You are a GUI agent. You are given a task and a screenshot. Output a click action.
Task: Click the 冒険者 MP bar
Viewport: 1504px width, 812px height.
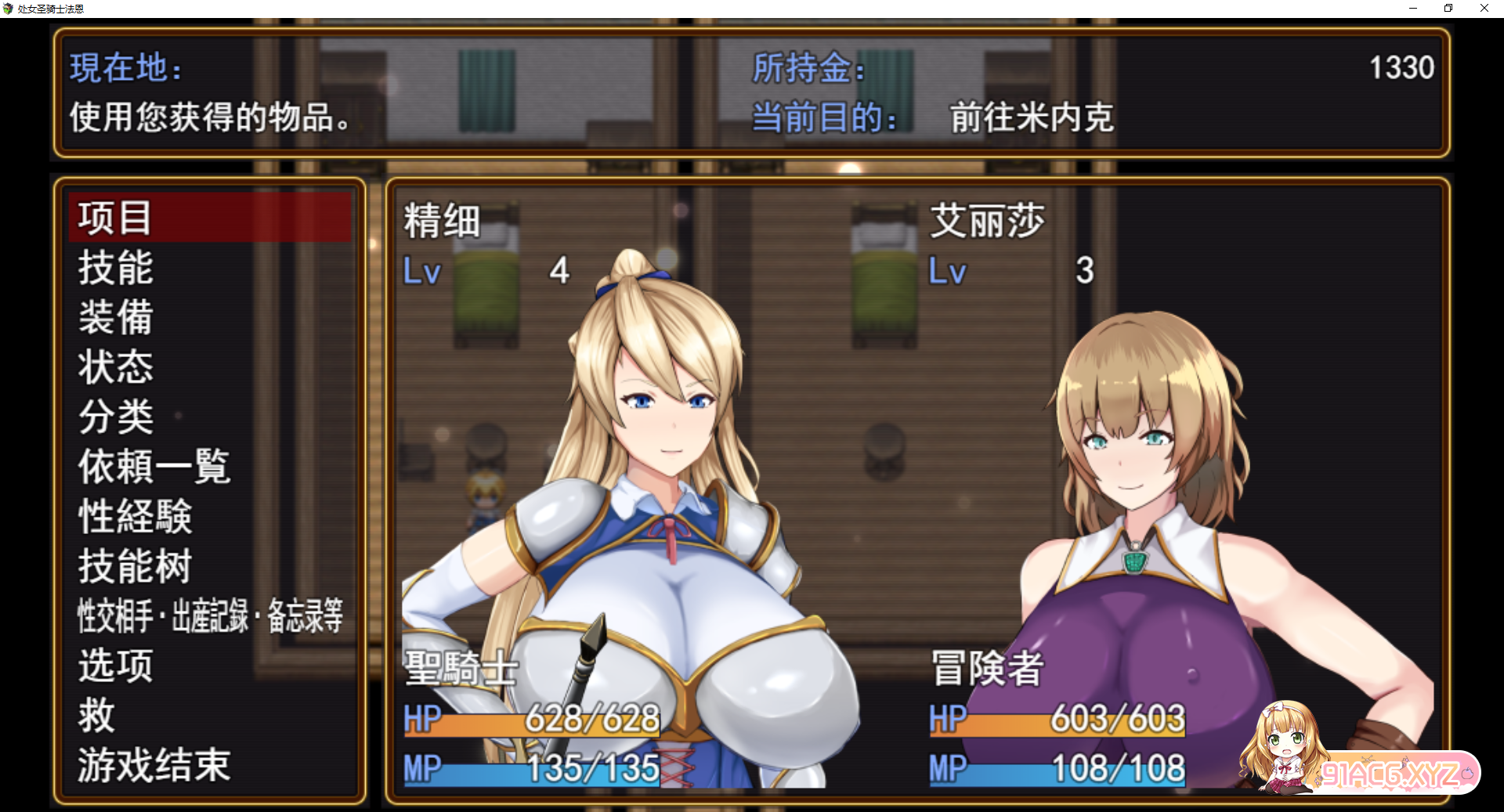click(x=1057, y=770)
